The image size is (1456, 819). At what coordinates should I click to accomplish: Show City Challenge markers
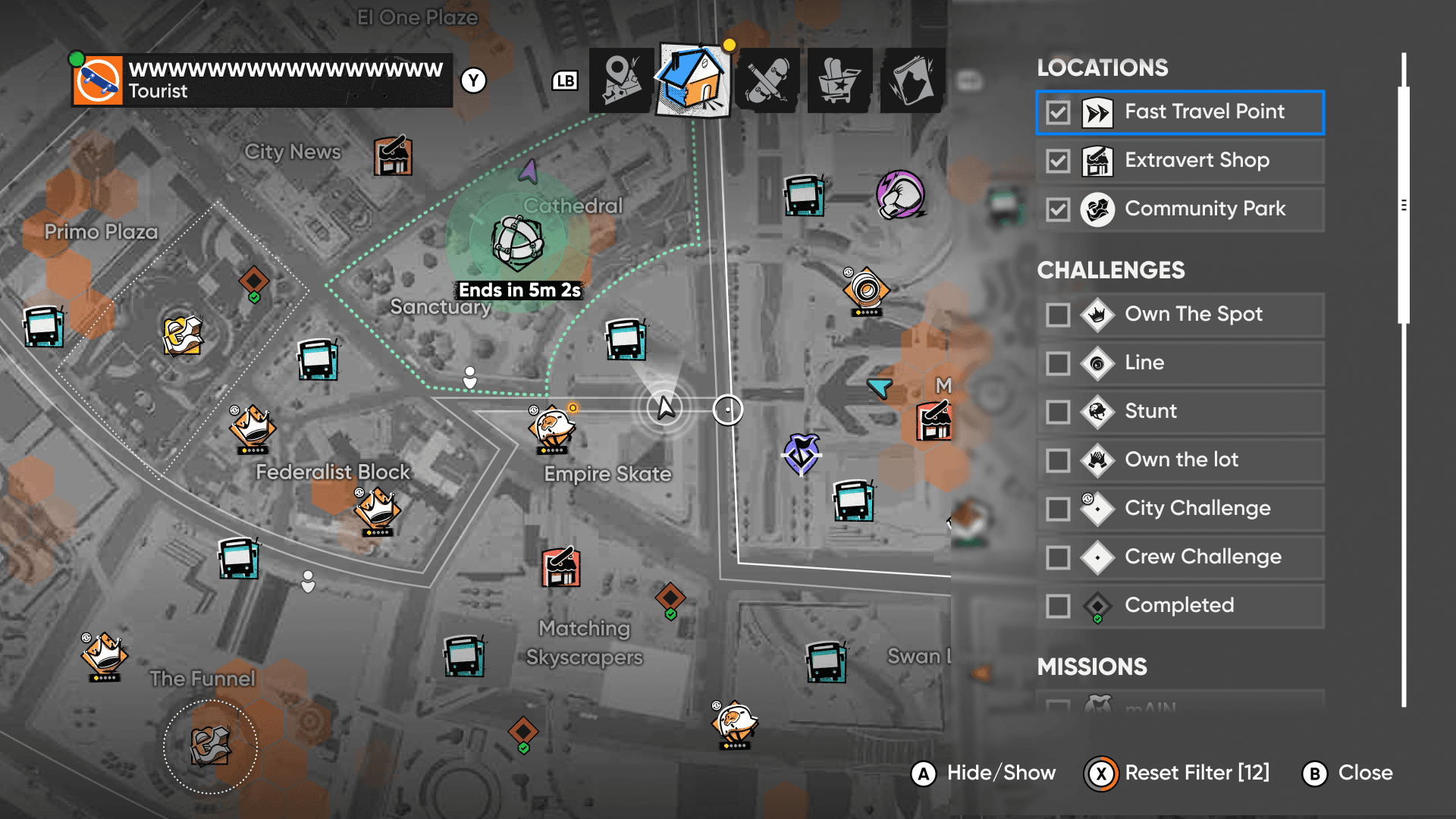click(x=1058, y=509)
